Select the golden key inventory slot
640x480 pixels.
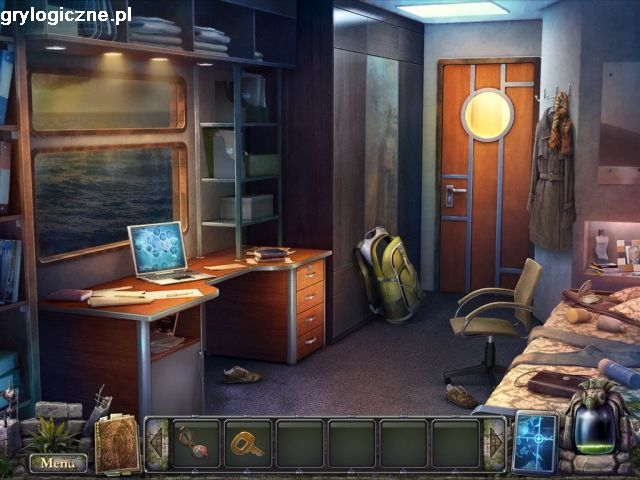246,443
